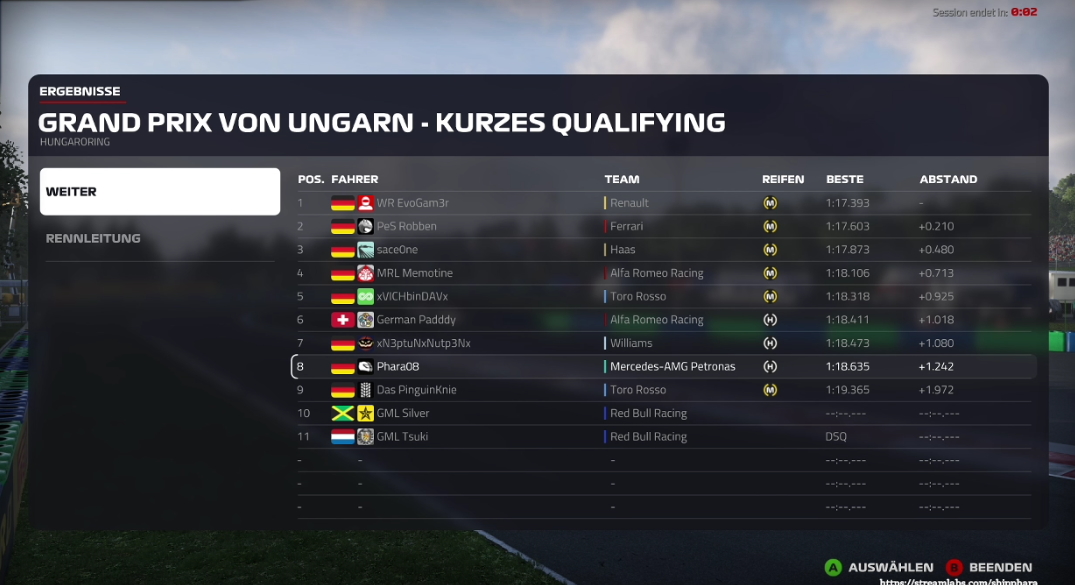Choose the PeS Robben driver row
This screenshot has height=585, width=1075.
[406, 226]
